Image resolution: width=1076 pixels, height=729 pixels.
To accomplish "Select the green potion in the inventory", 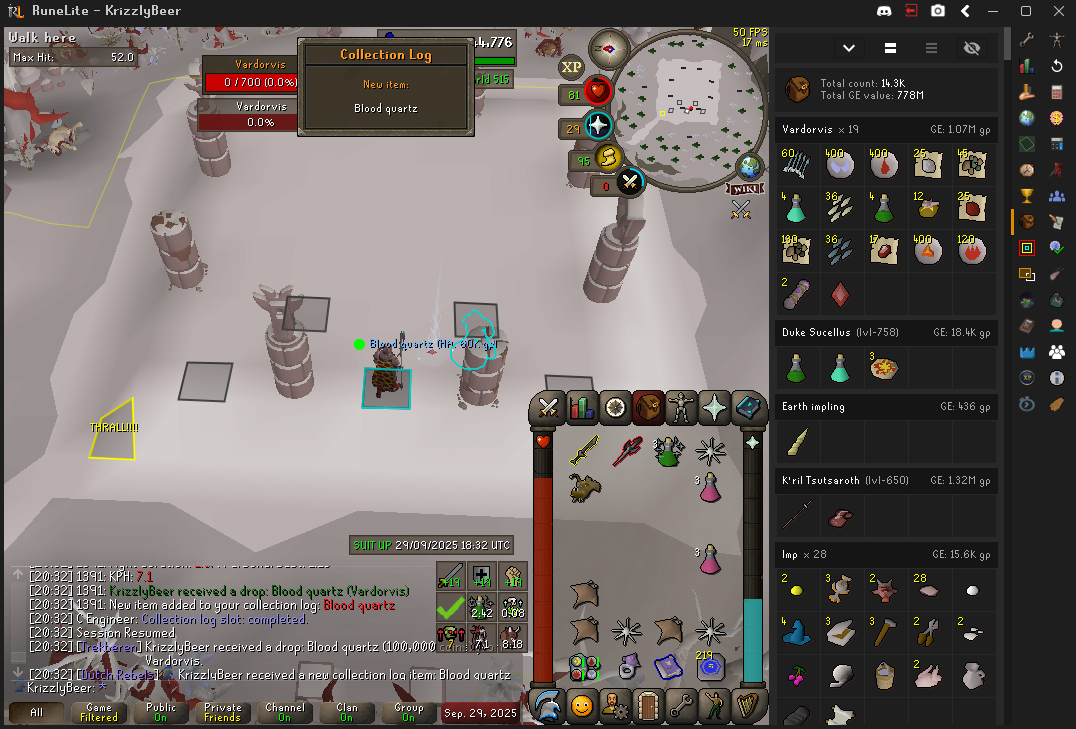I will (668, 452).
